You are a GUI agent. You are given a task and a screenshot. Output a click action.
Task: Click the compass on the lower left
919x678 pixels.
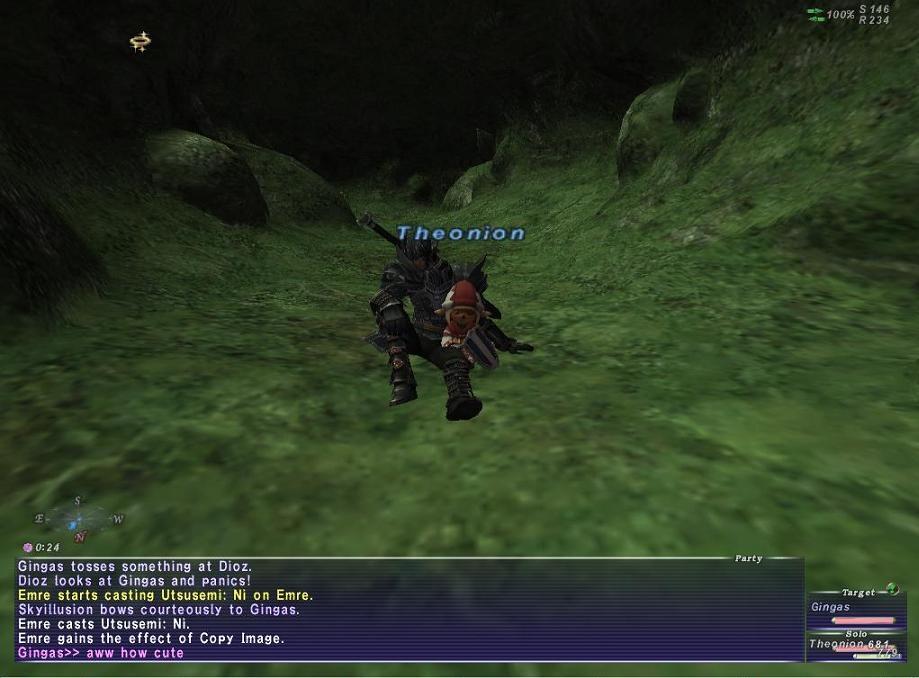tap(78, 520)
